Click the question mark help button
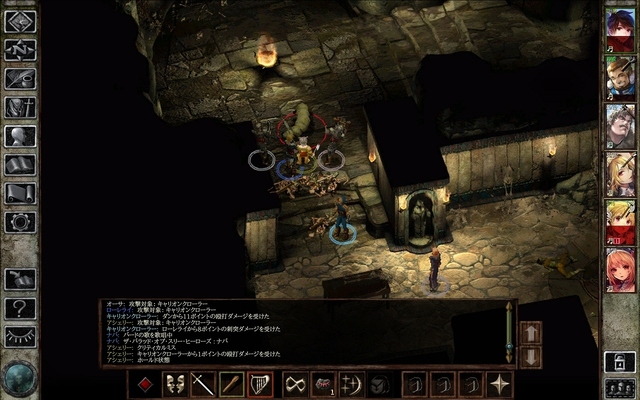This screenshot has width=640, height=400. 20,308
